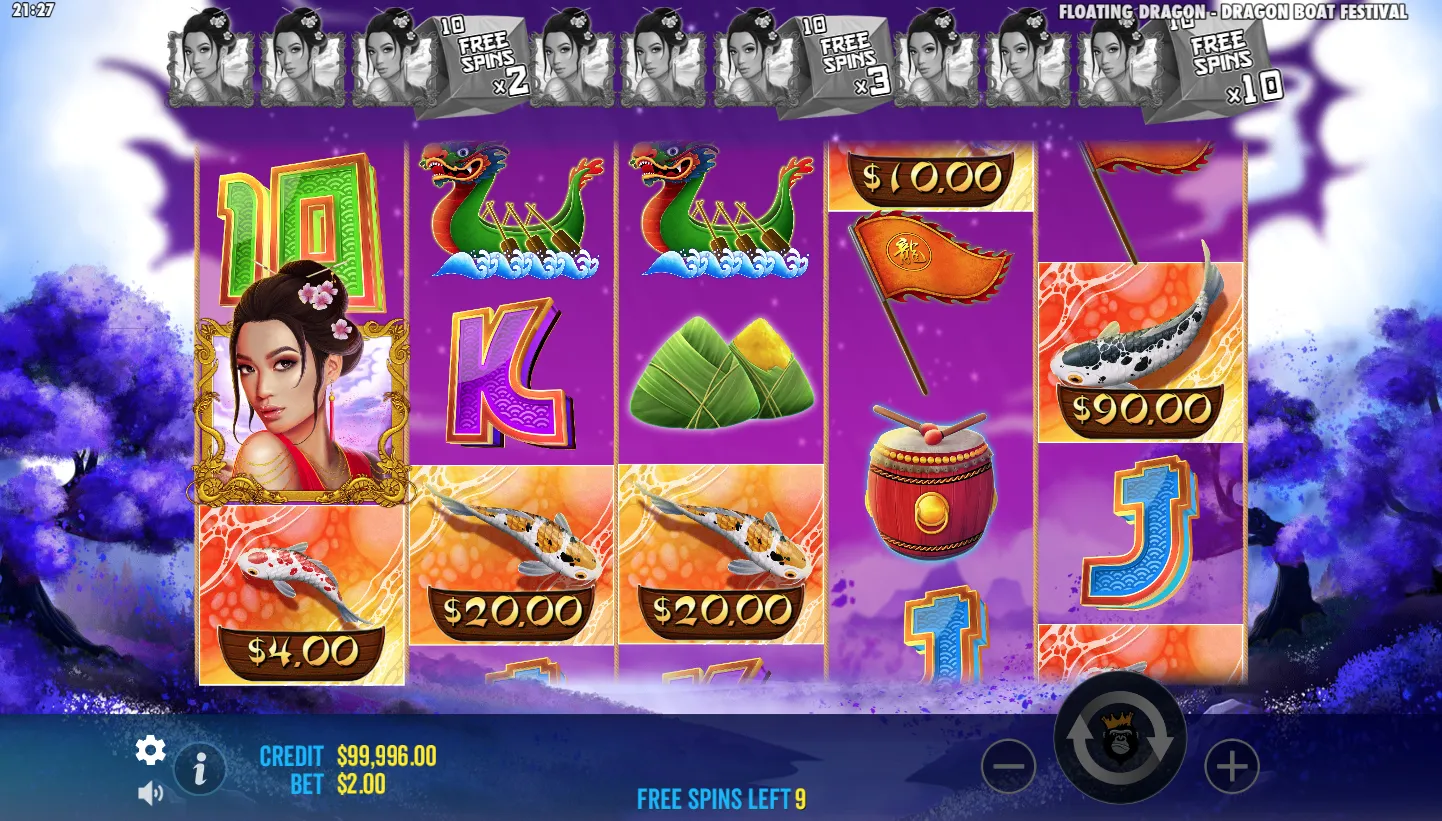Image resolution: width=1442 pixels, height=821 pixels.
Task: Open the settings gear menu
Action: [150, 750]
